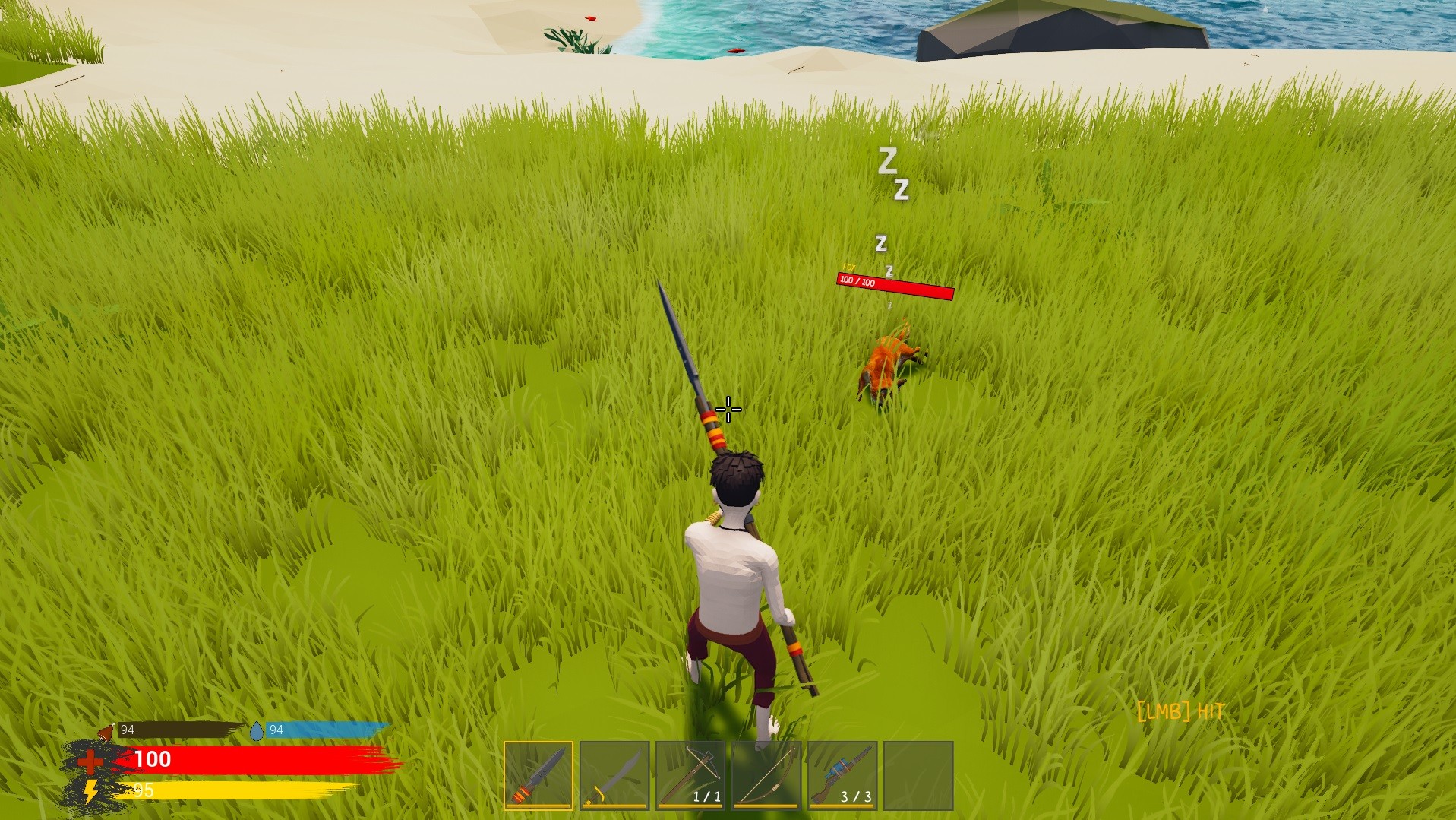Click the red health bar showing 100
The height and width of the screenshot is (820, 1456).
tap(251, 758)
